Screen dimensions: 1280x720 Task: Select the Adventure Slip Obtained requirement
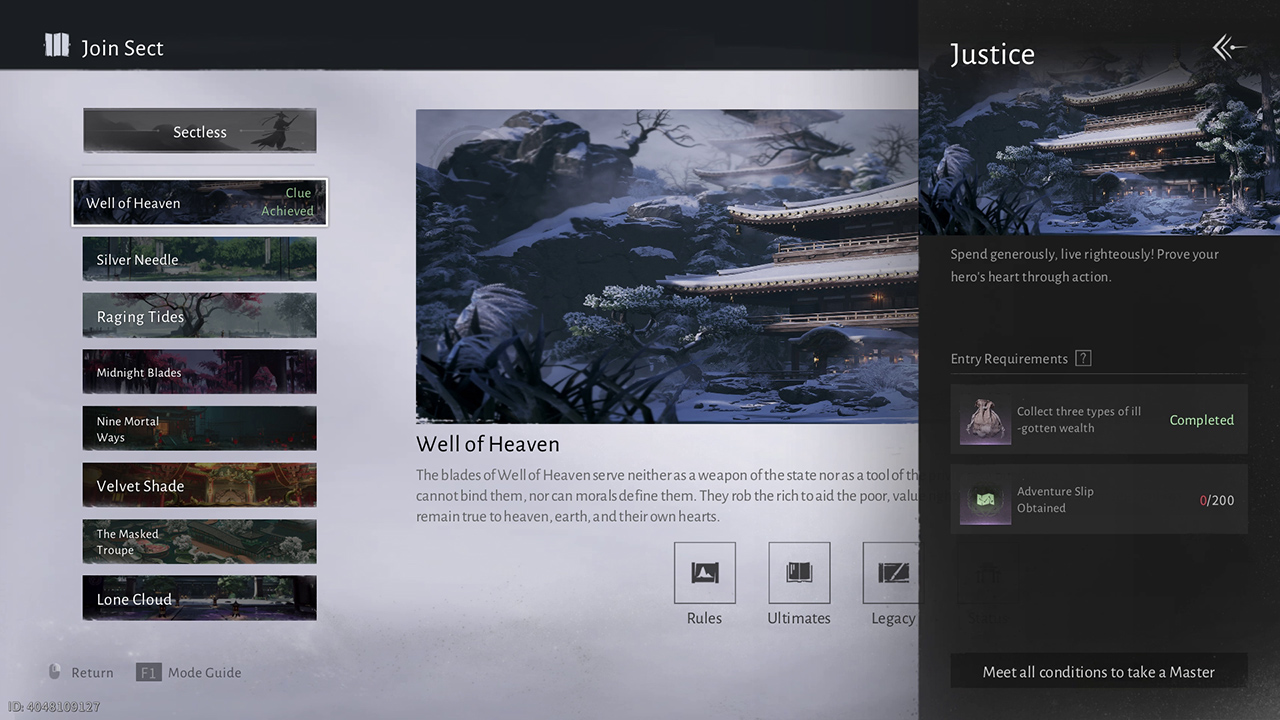1098,499
